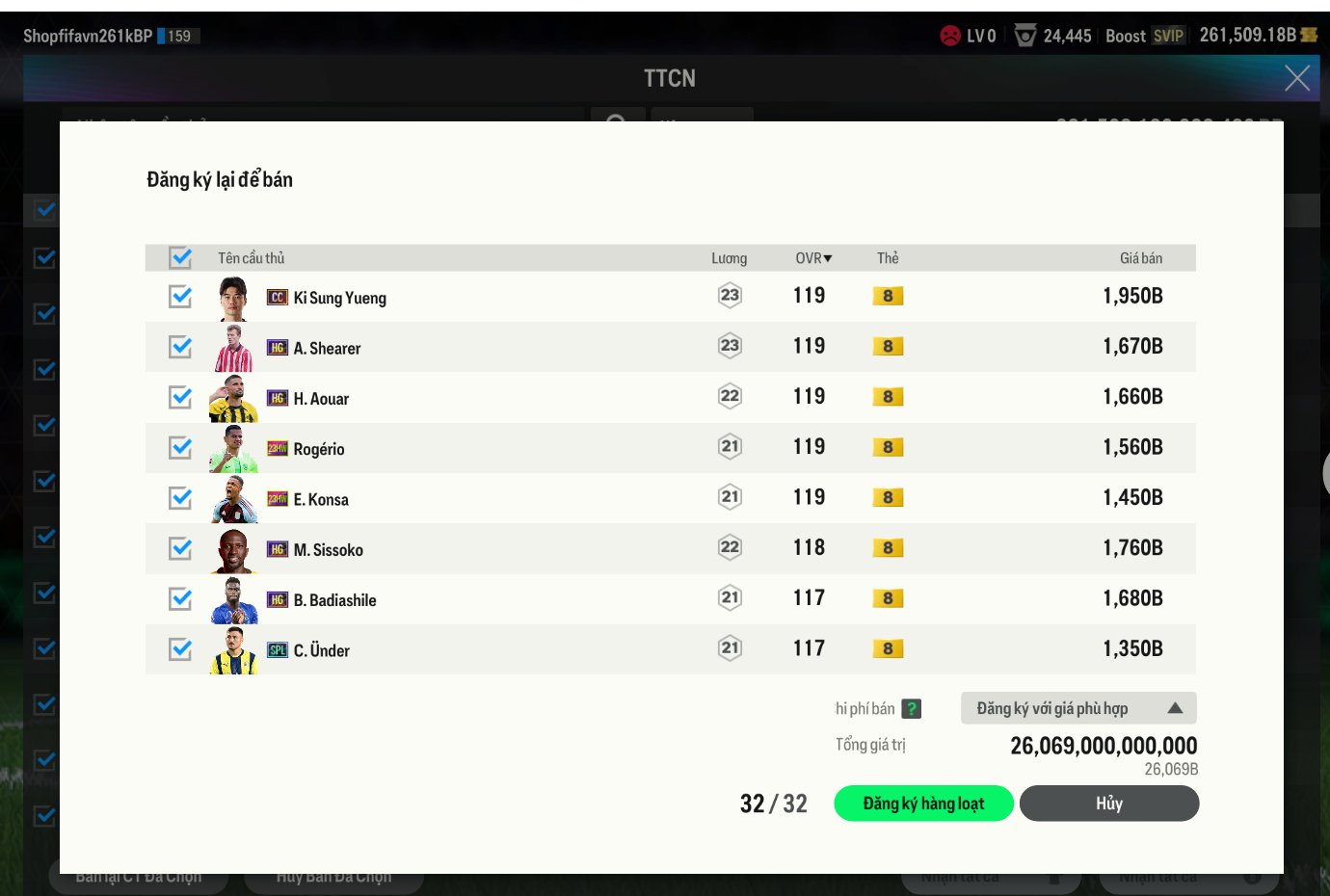Image resolution: width=1330 pixels, height=896 pixels.
Task: Uncheck M. Sissoko's checkbox
Action: pyautogui.click(x=180, y=548)
